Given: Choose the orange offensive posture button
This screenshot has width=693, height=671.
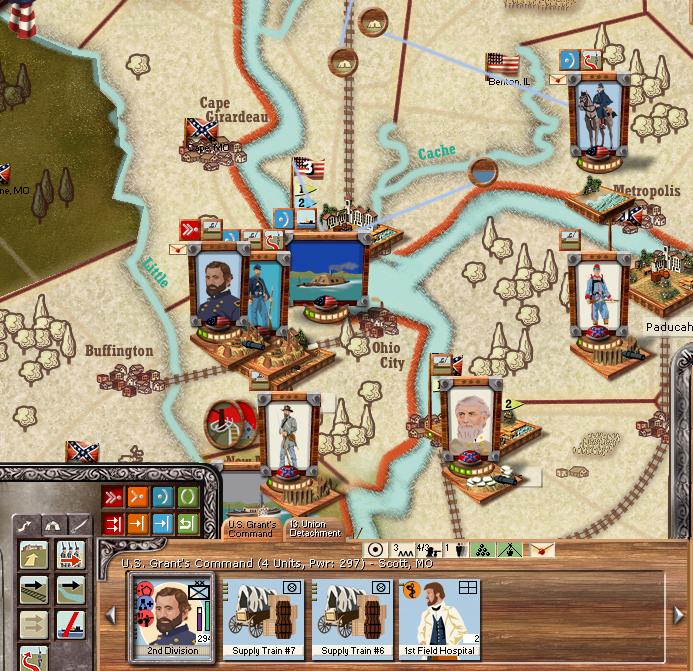Looking at the screenshot, I should point(137,497).
